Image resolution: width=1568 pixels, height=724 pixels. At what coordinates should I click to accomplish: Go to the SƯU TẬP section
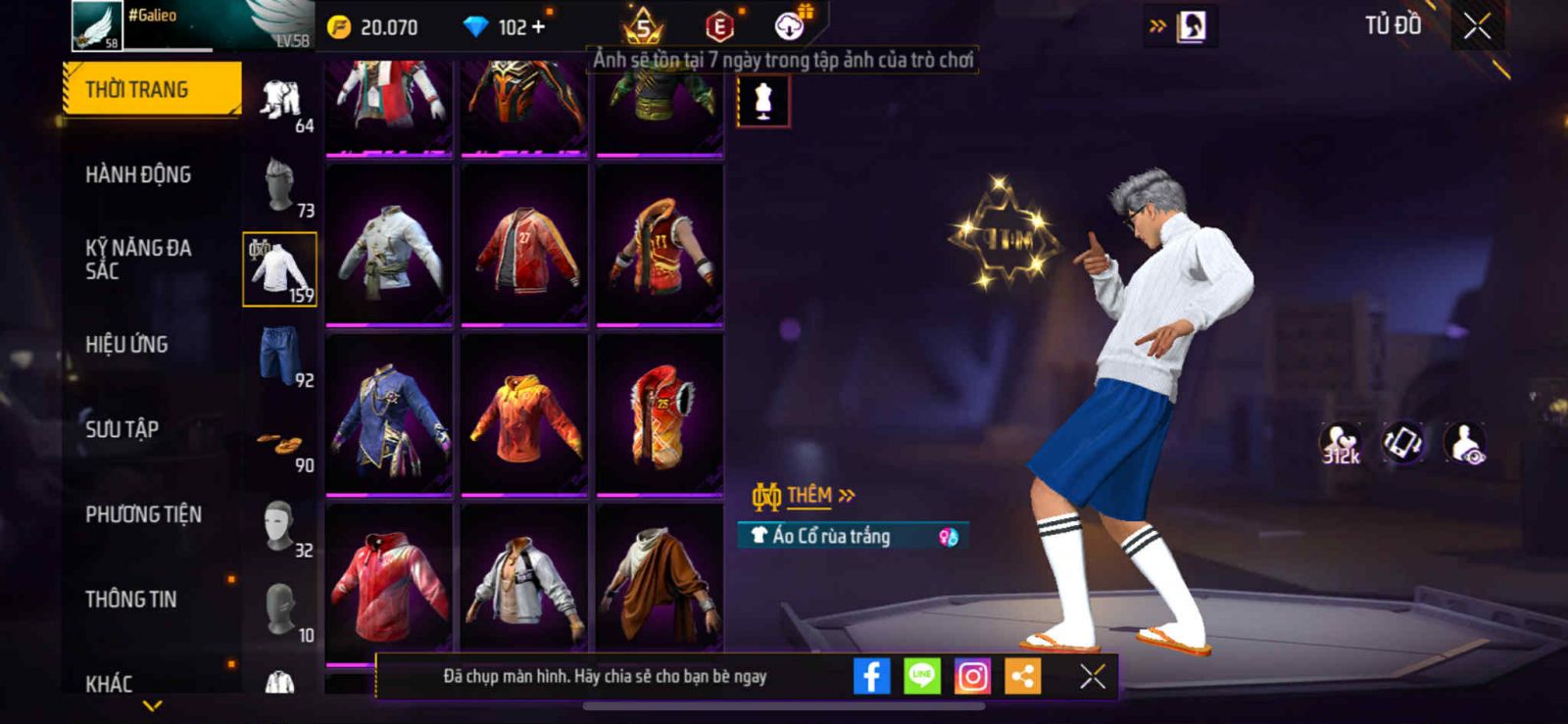[122, 429]
